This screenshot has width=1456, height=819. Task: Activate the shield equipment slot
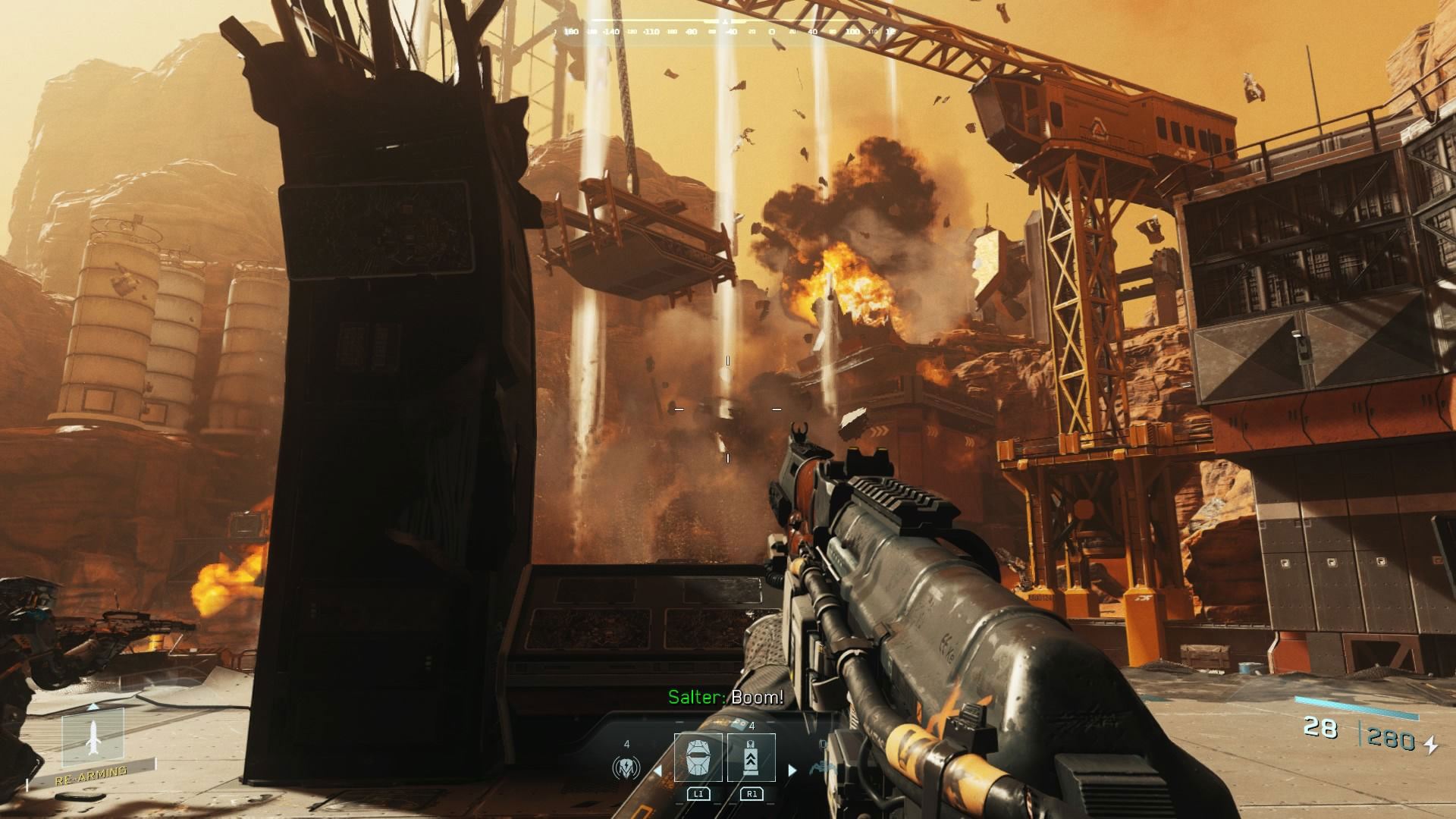pyautogui.click(x=698, y=758)
